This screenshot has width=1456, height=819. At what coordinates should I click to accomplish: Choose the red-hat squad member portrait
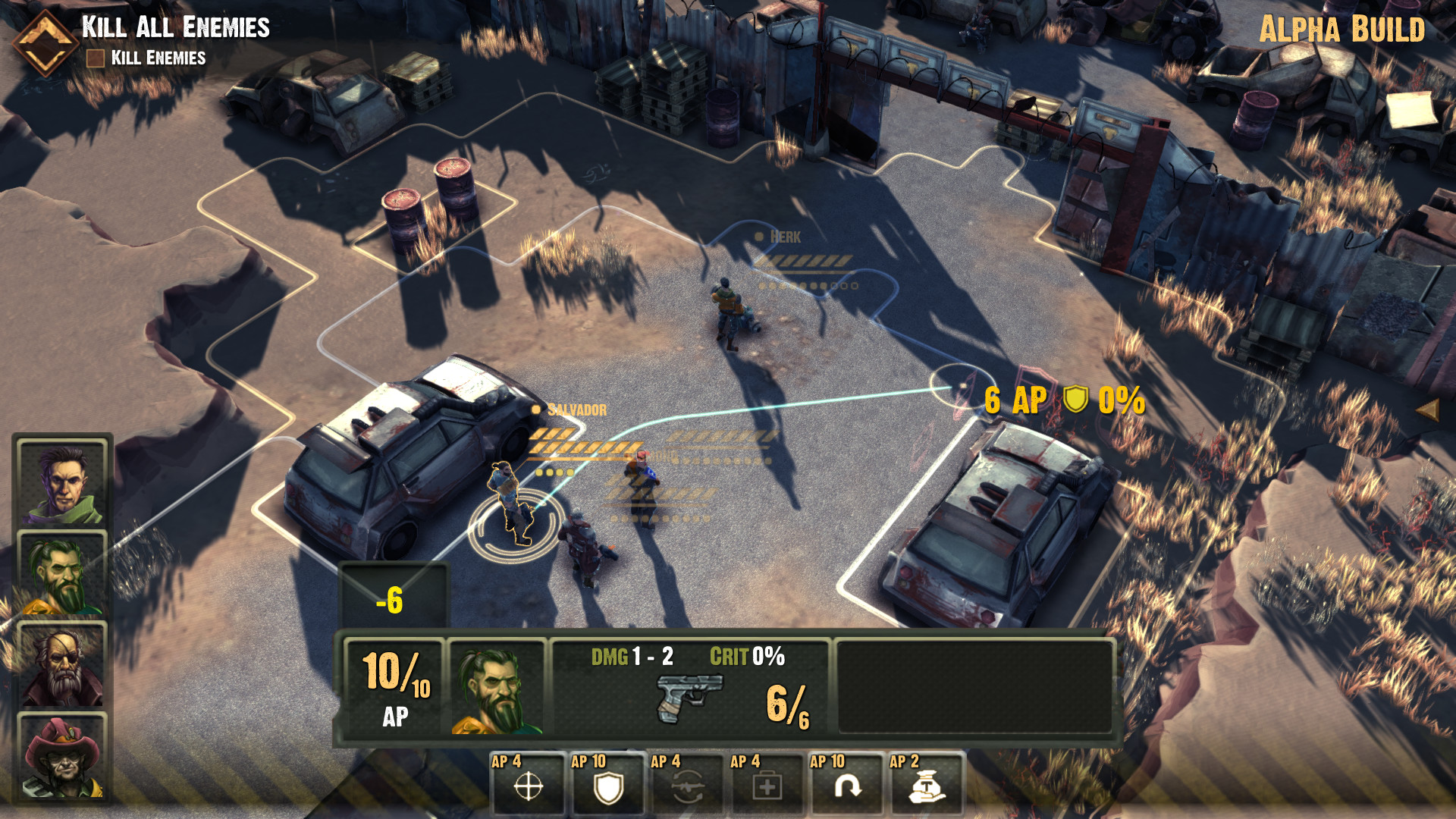pos(62,757)
